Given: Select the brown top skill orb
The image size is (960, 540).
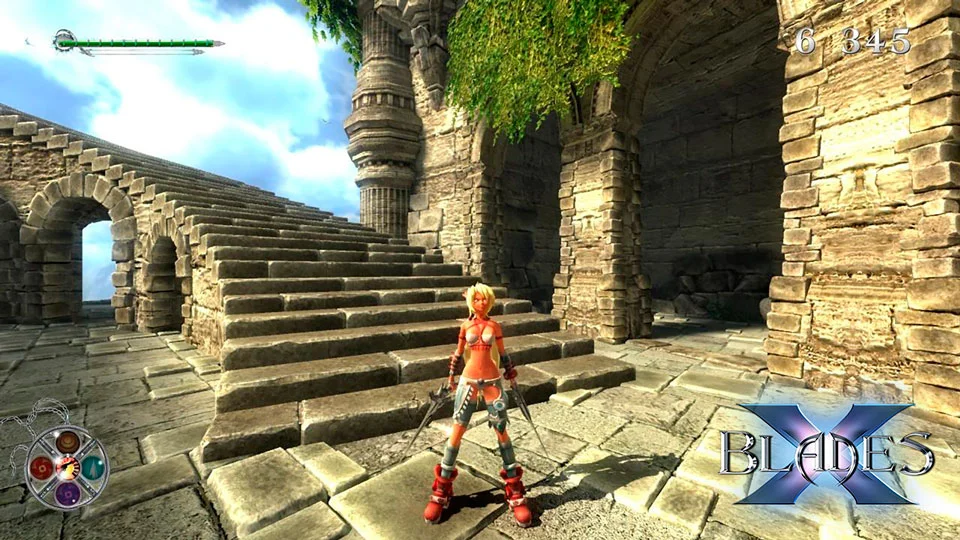Looking at the screenshot, I should click(67, 442).
